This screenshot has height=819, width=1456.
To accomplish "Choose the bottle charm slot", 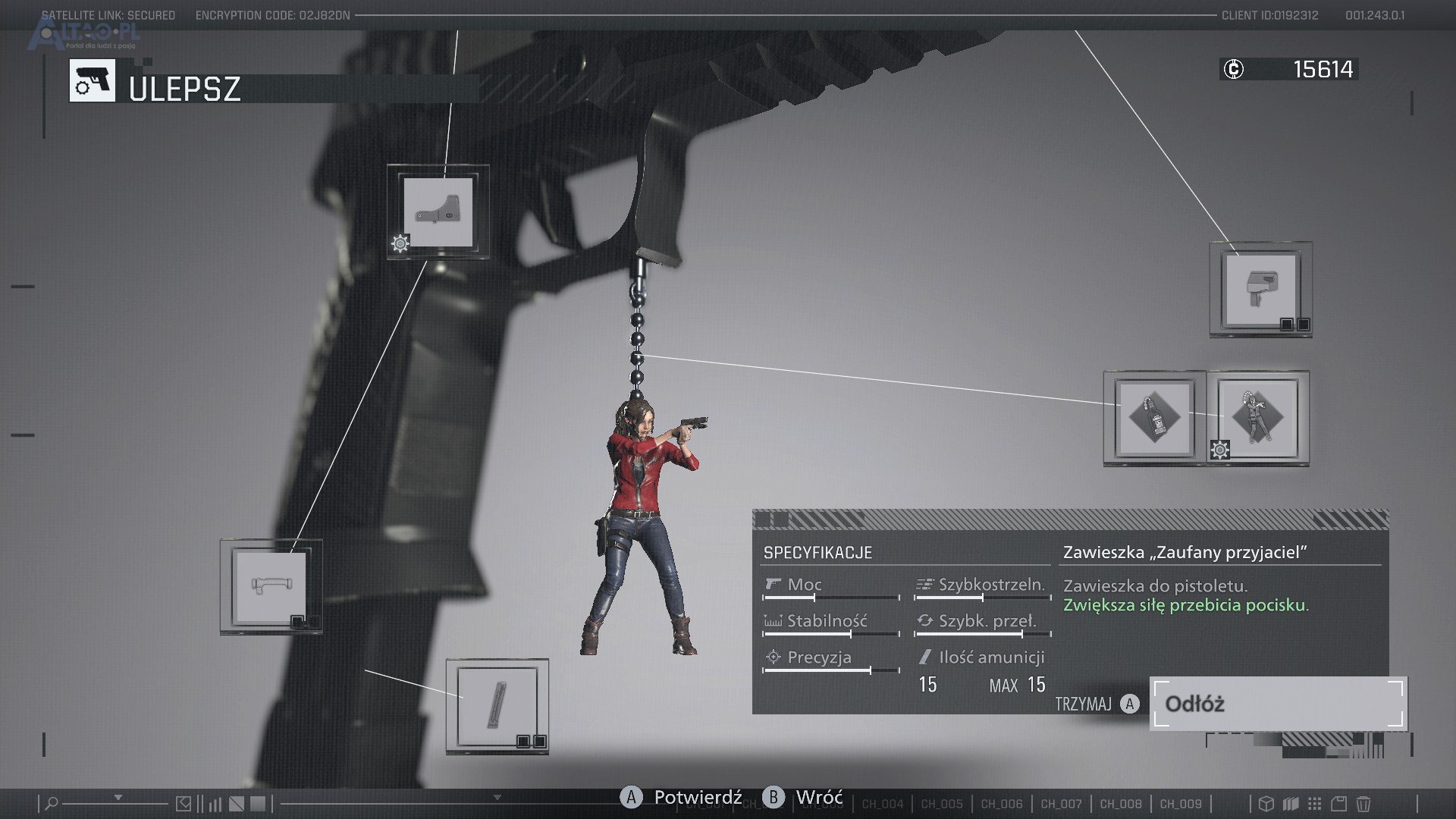I will 1154,418.
